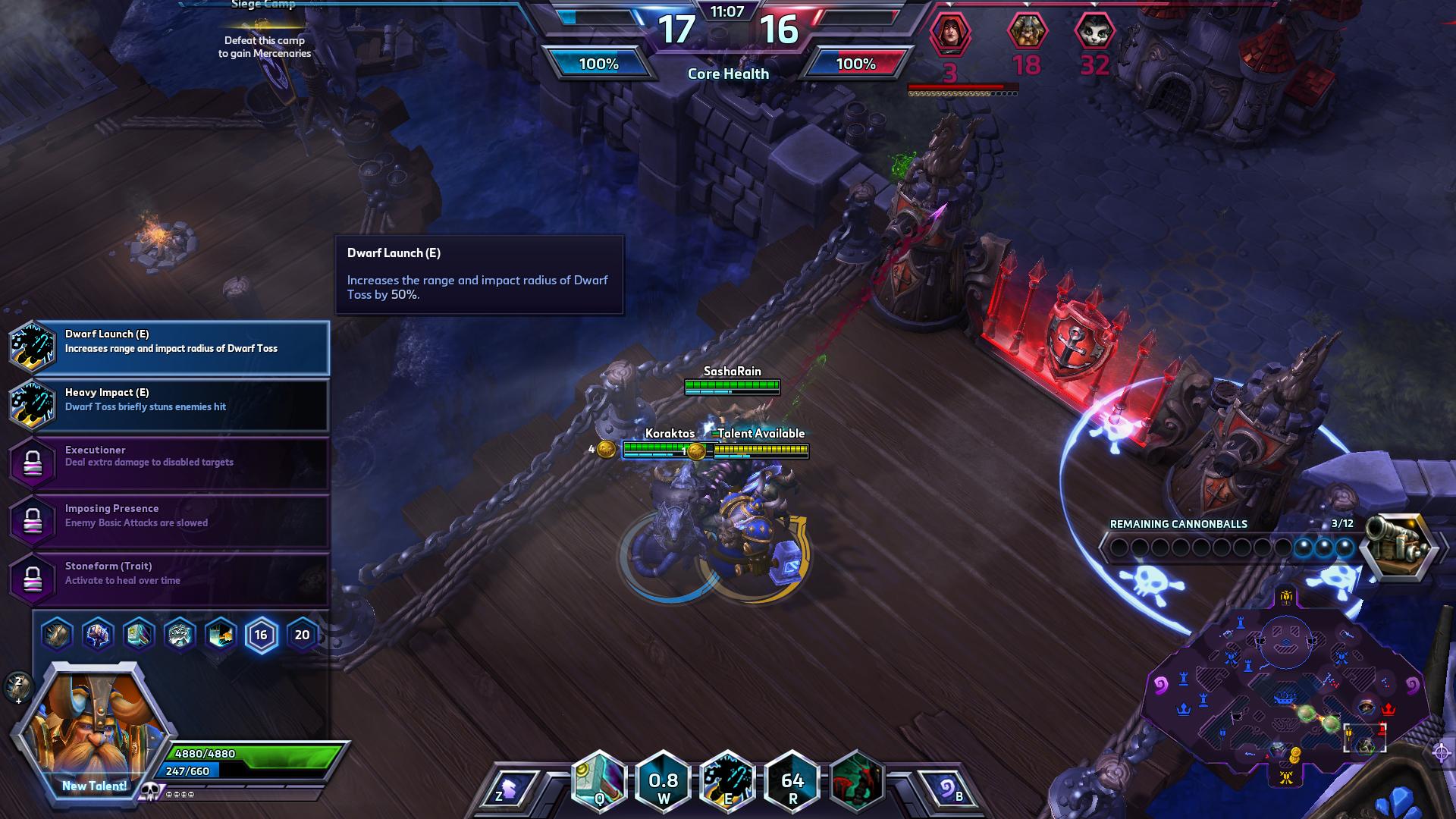Open the level 20 talent tier
Viewport: 1456px width, 819px height.
click(x=302, y=635)
